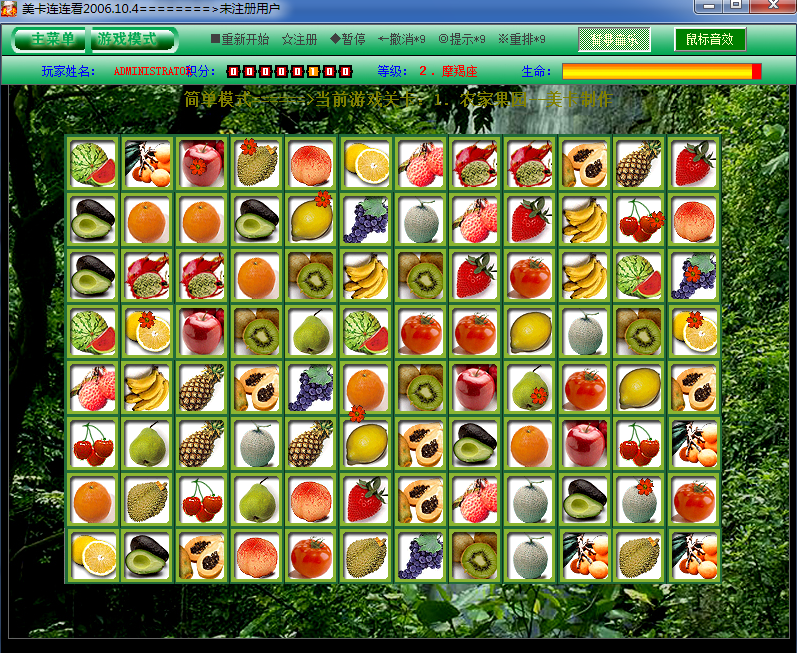Pick the melon tile with a red flower
The height and width of the screenshot is (653, 797).
639,500
